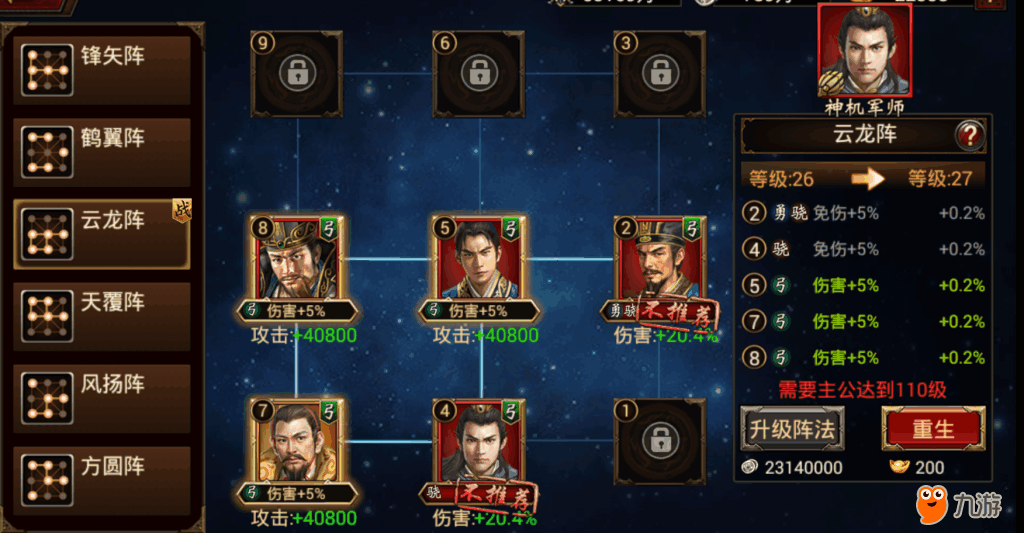The height and width of the screenshot is (533, 1024).
Task: Choose the general in slot 5
Action: 478,260
